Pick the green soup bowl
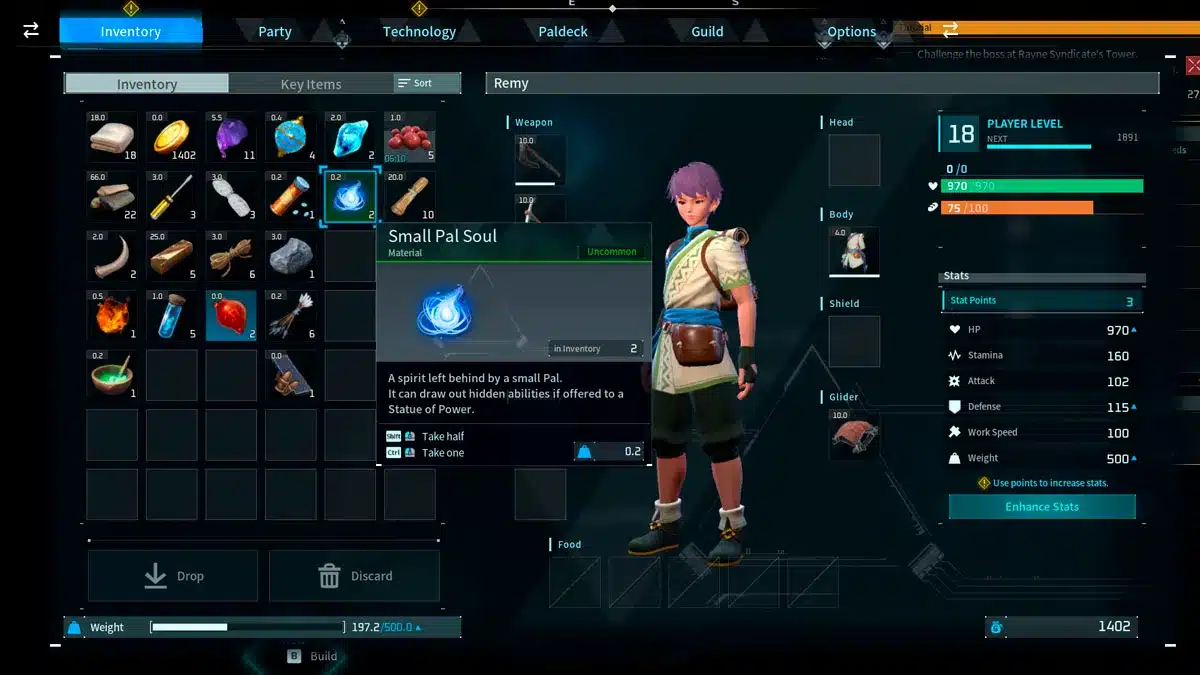The height and width of the screenshot is (675, 1200). pyautogui.click(x=112, y=375)
